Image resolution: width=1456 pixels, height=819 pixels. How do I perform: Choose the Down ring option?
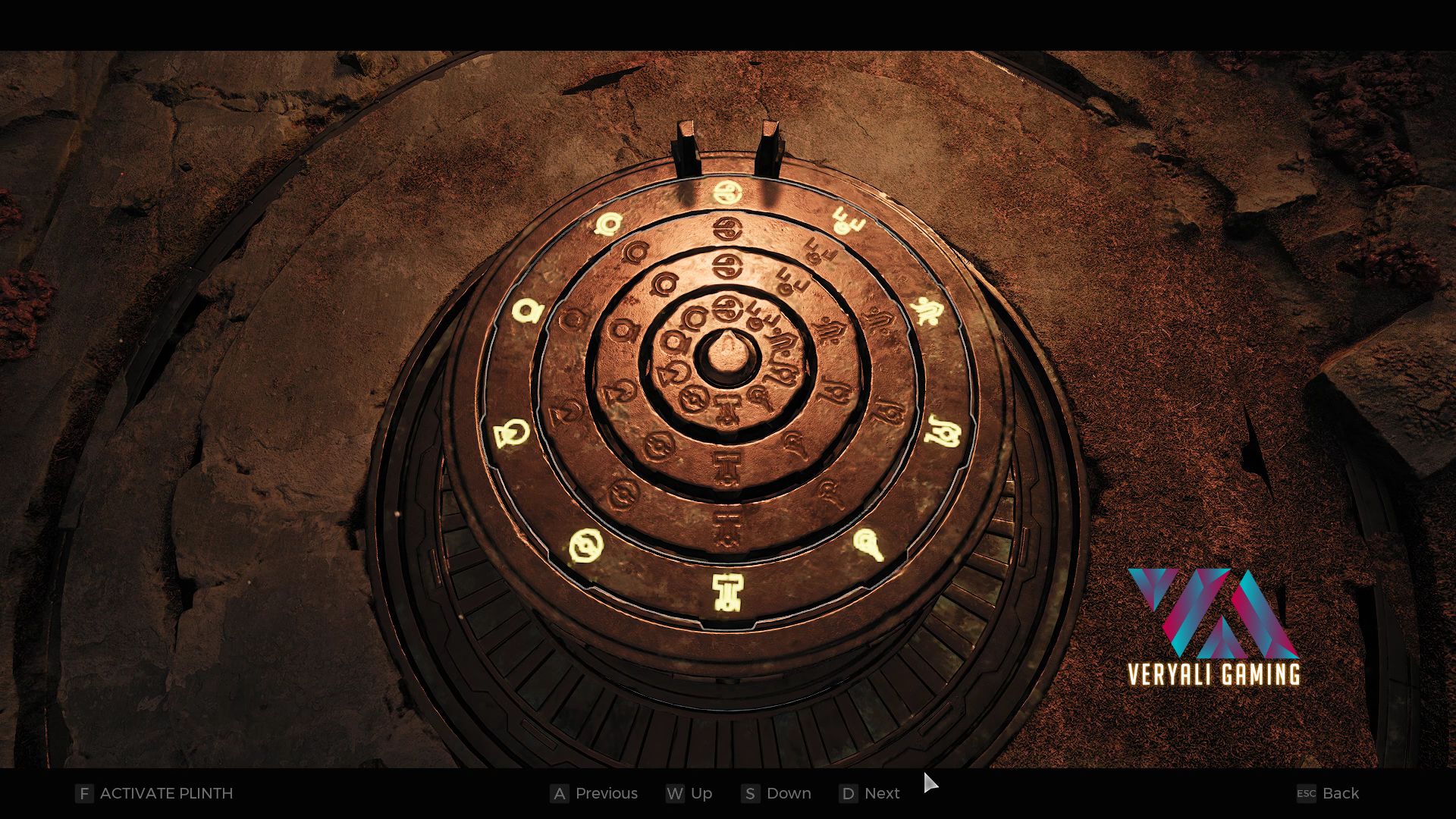click(777, 793)
